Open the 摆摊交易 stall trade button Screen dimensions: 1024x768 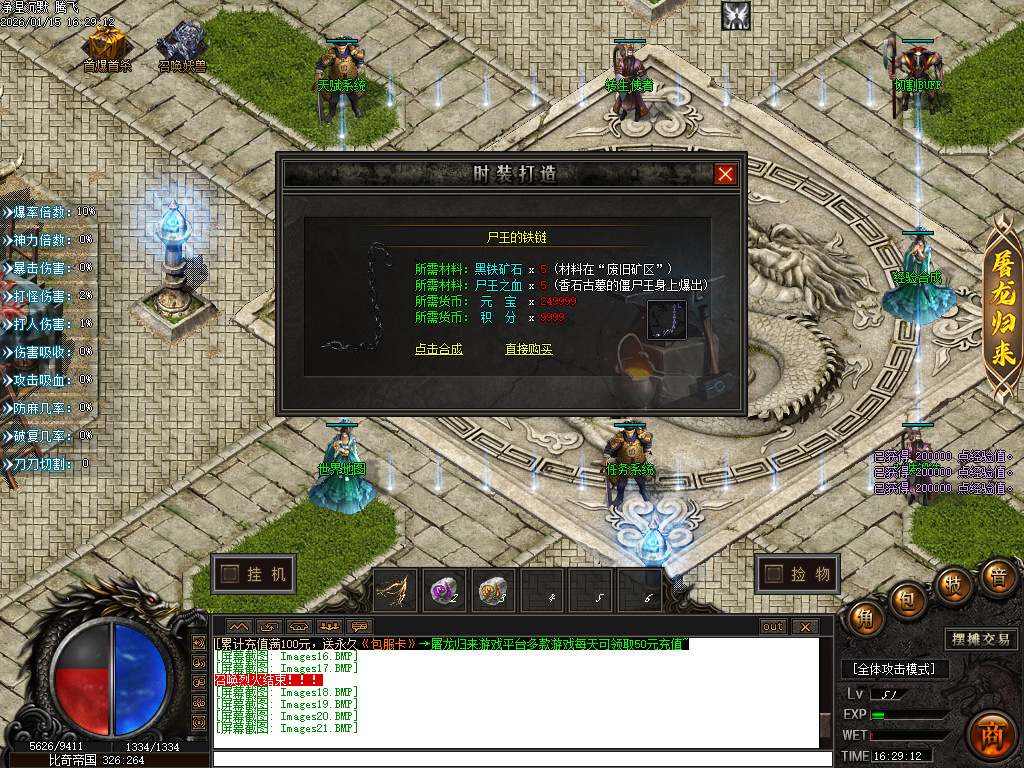(x=980, y=639)
